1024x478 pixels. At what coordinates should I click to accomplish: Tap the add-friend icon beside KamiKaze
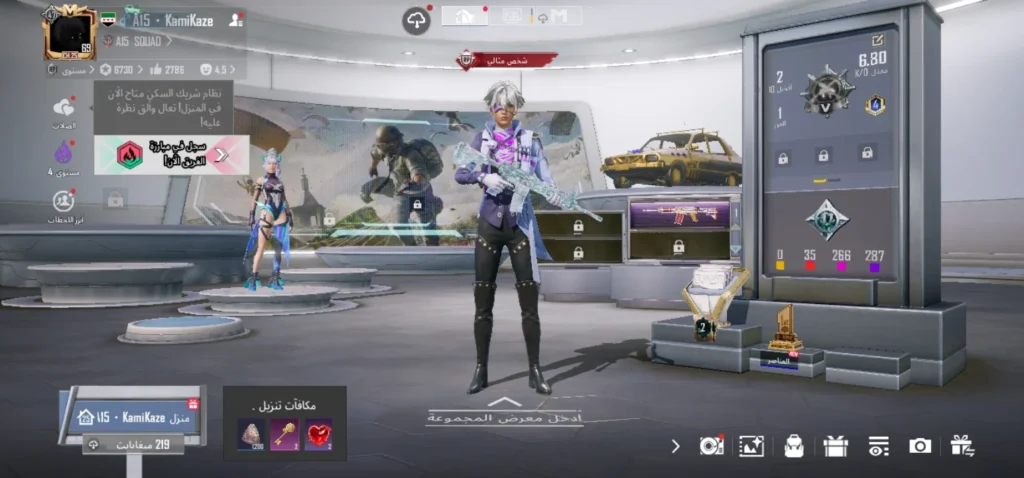click(235, 19)
